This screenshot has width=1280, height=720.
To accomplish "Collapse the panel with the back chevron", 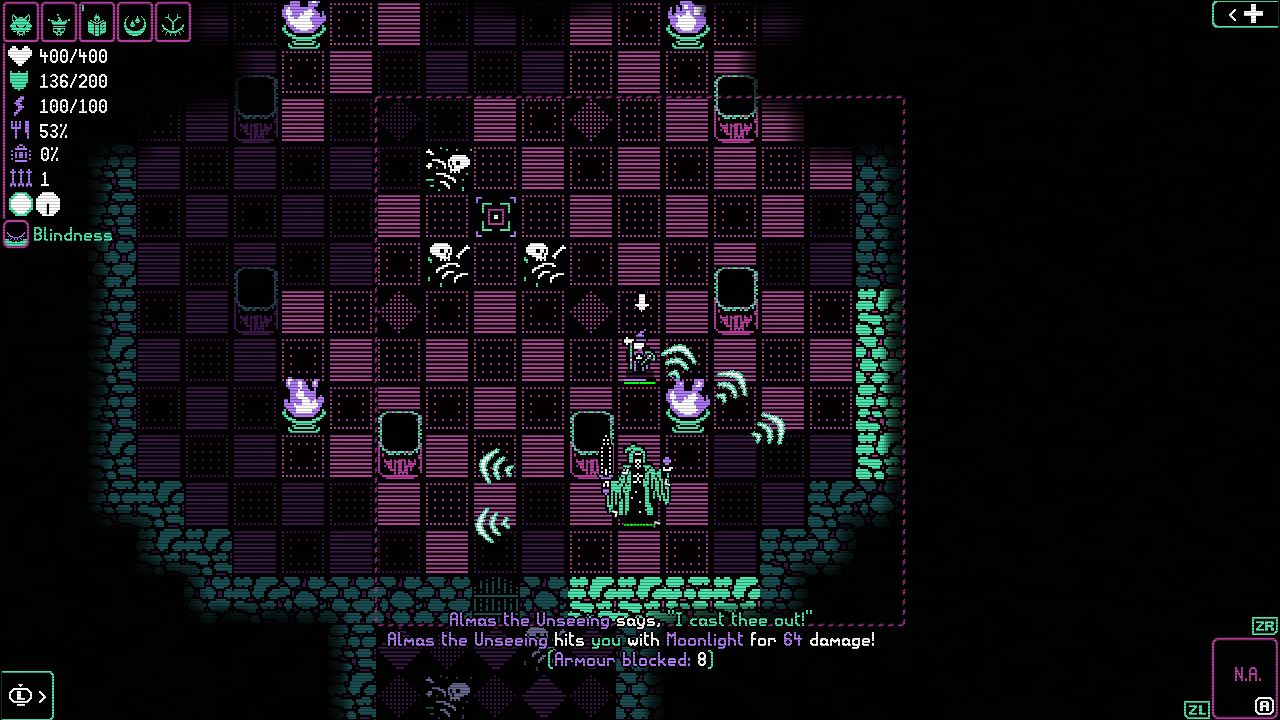I will [1231, 14].
